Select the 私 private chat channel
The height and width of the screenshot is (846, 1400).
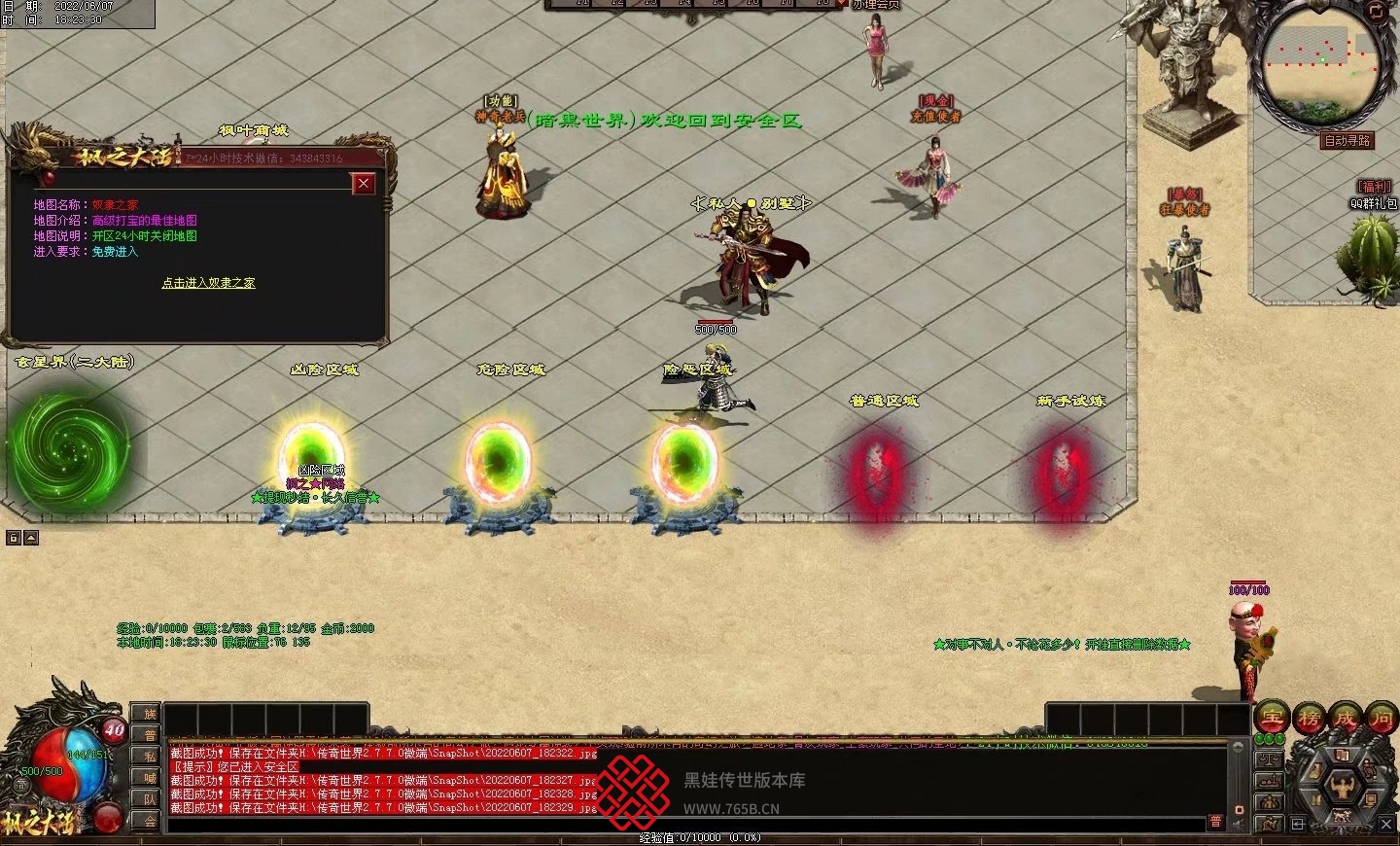(x=150, y=757)
